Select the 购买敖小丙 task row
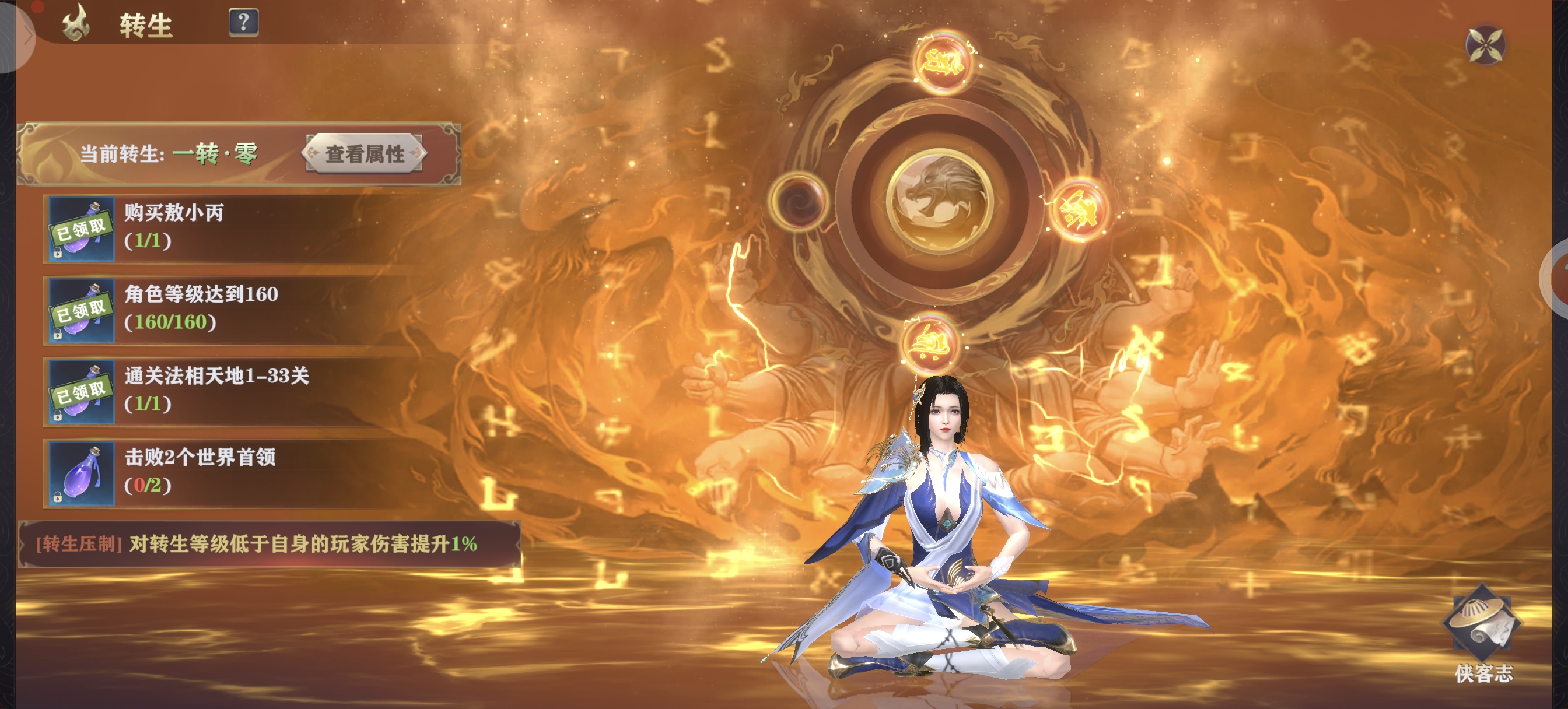The image size is (1568, 709). point(243,228)
